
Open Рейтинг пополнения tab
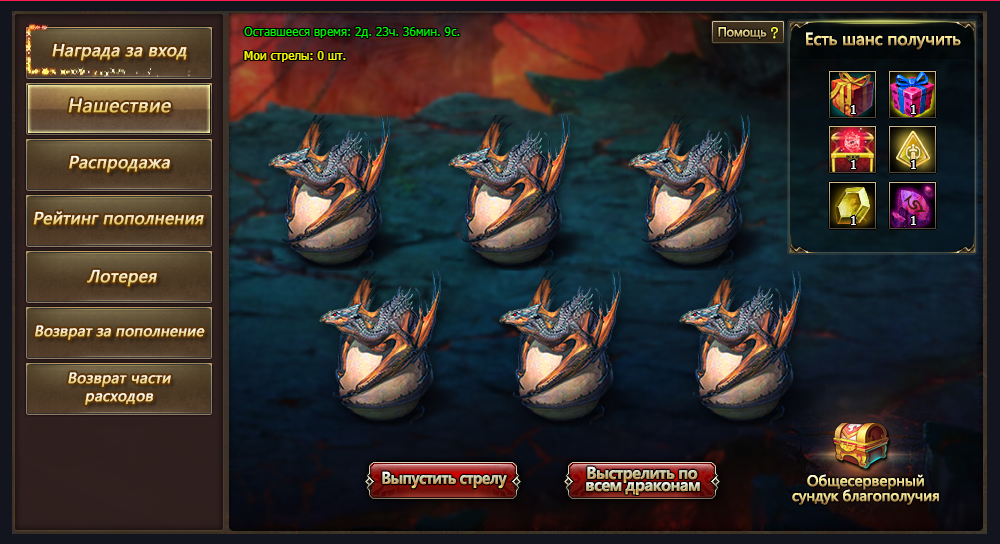[x=119, y=219]
